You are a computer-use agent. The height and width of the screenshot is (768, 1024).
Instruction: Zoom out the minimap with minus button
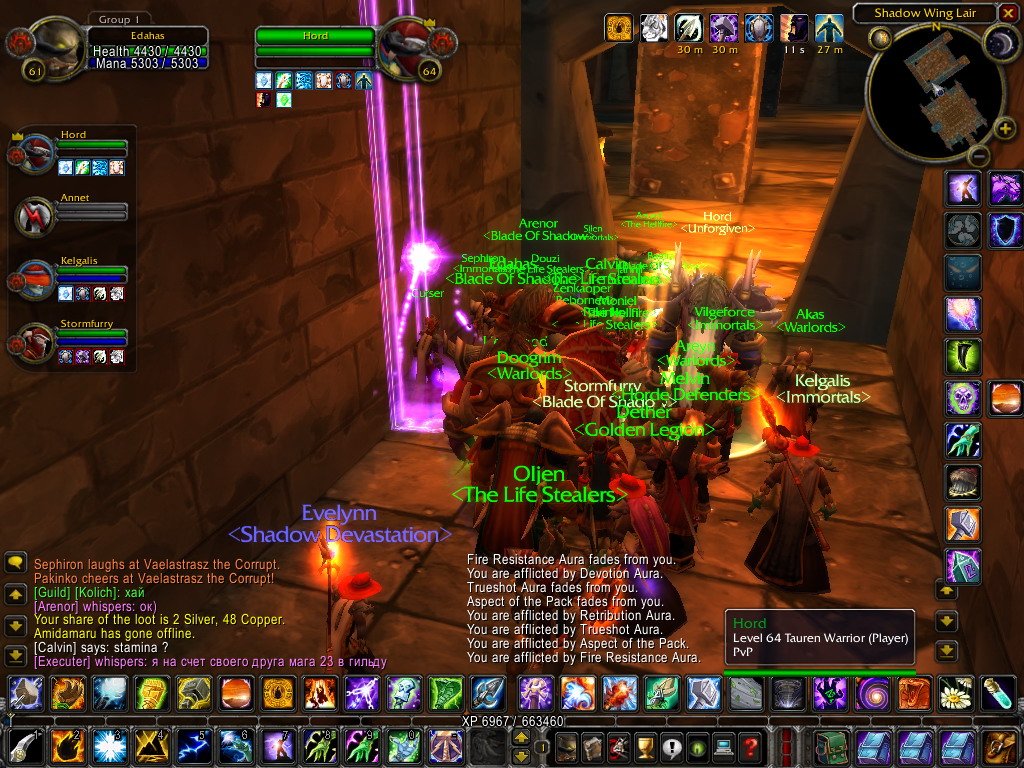[x=979, y=156]
